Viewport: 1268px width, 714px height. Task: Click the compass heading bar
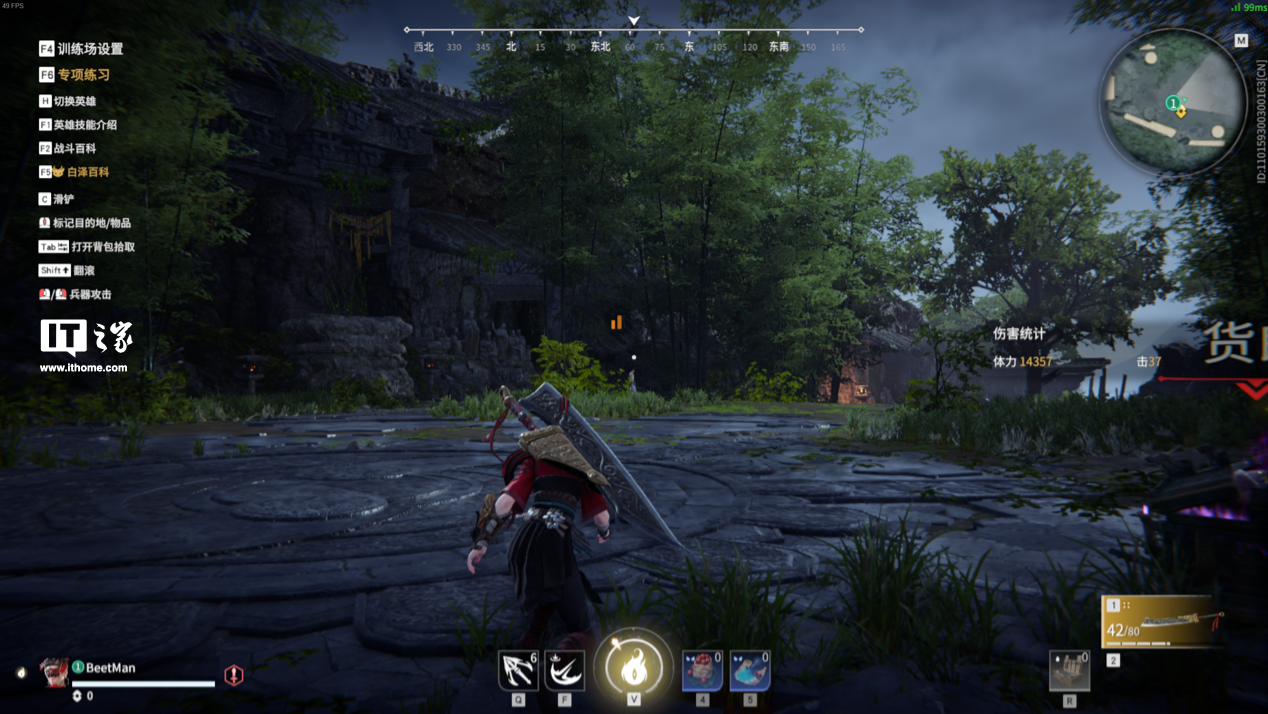pyautogui.click(x=633, y=39)
